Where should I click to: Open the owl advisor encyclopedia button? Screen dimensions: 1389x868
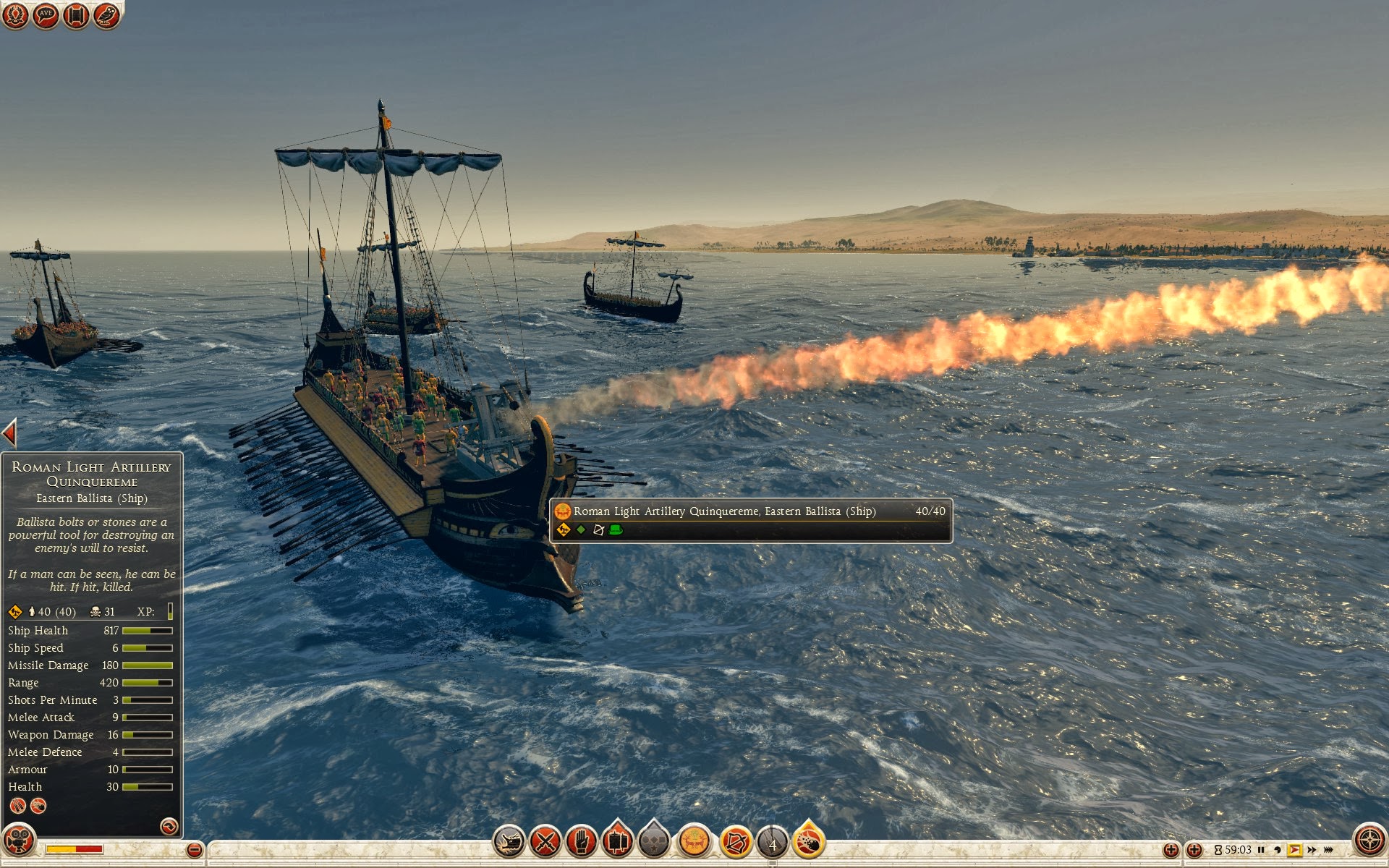pyautogui.click(x=106, y=15)
